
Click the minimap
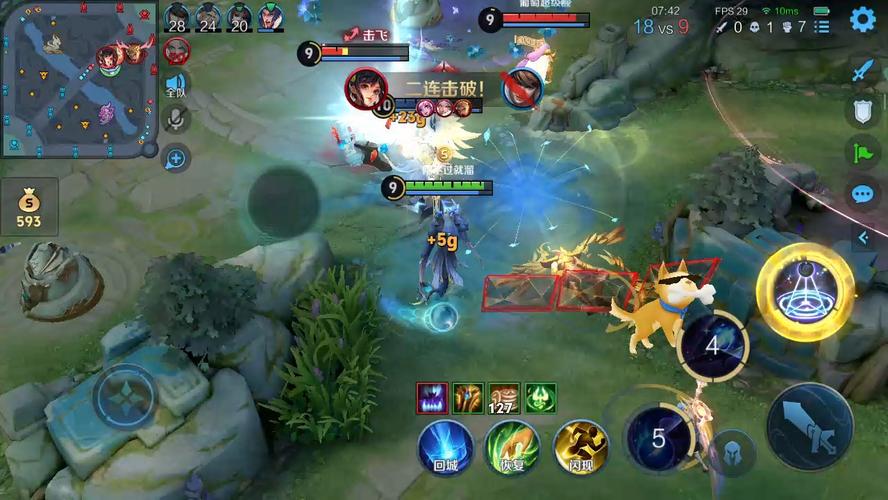click(76, 78)
